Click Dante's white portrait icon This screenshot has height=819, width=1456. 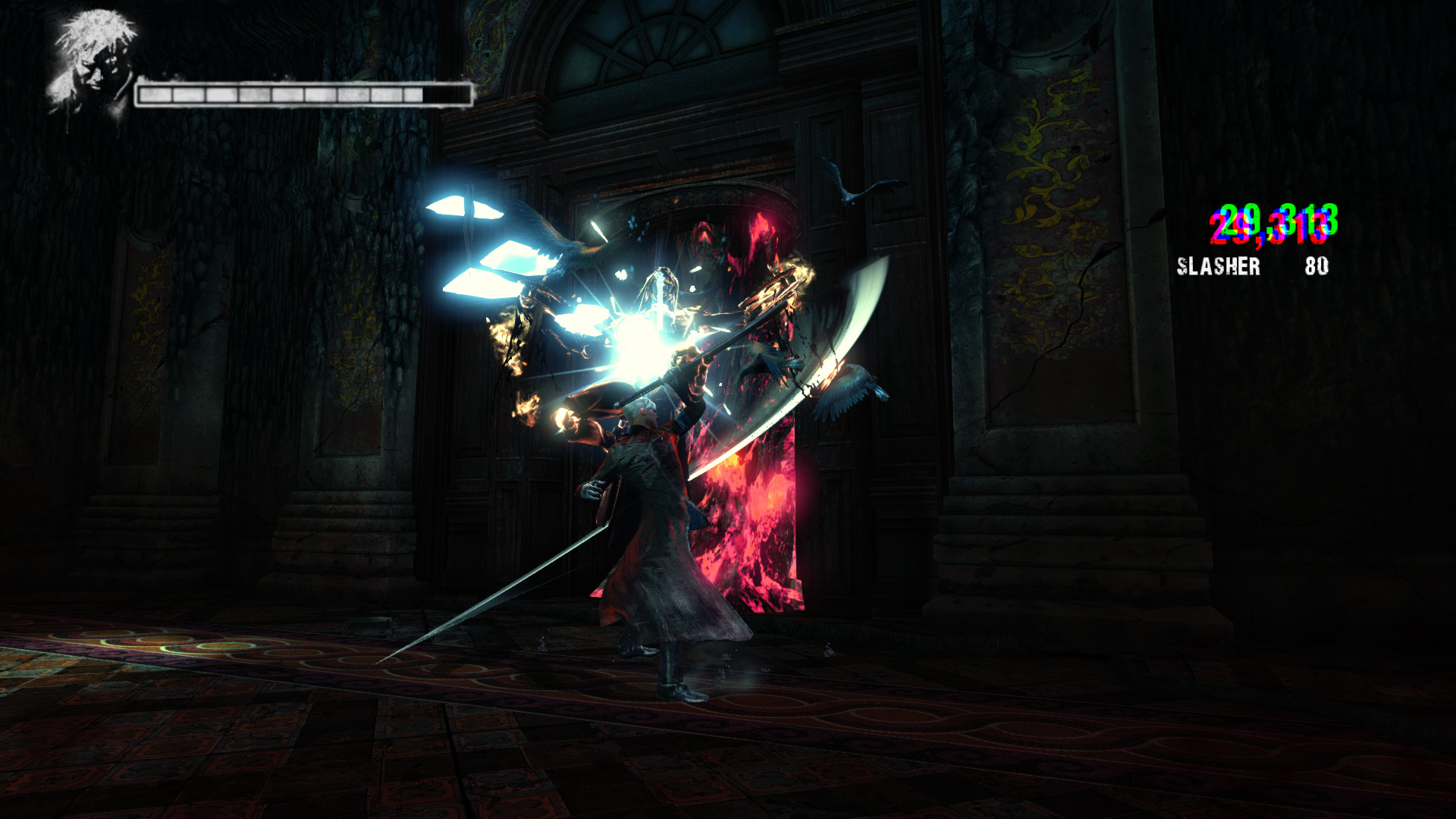pos(93,66)
